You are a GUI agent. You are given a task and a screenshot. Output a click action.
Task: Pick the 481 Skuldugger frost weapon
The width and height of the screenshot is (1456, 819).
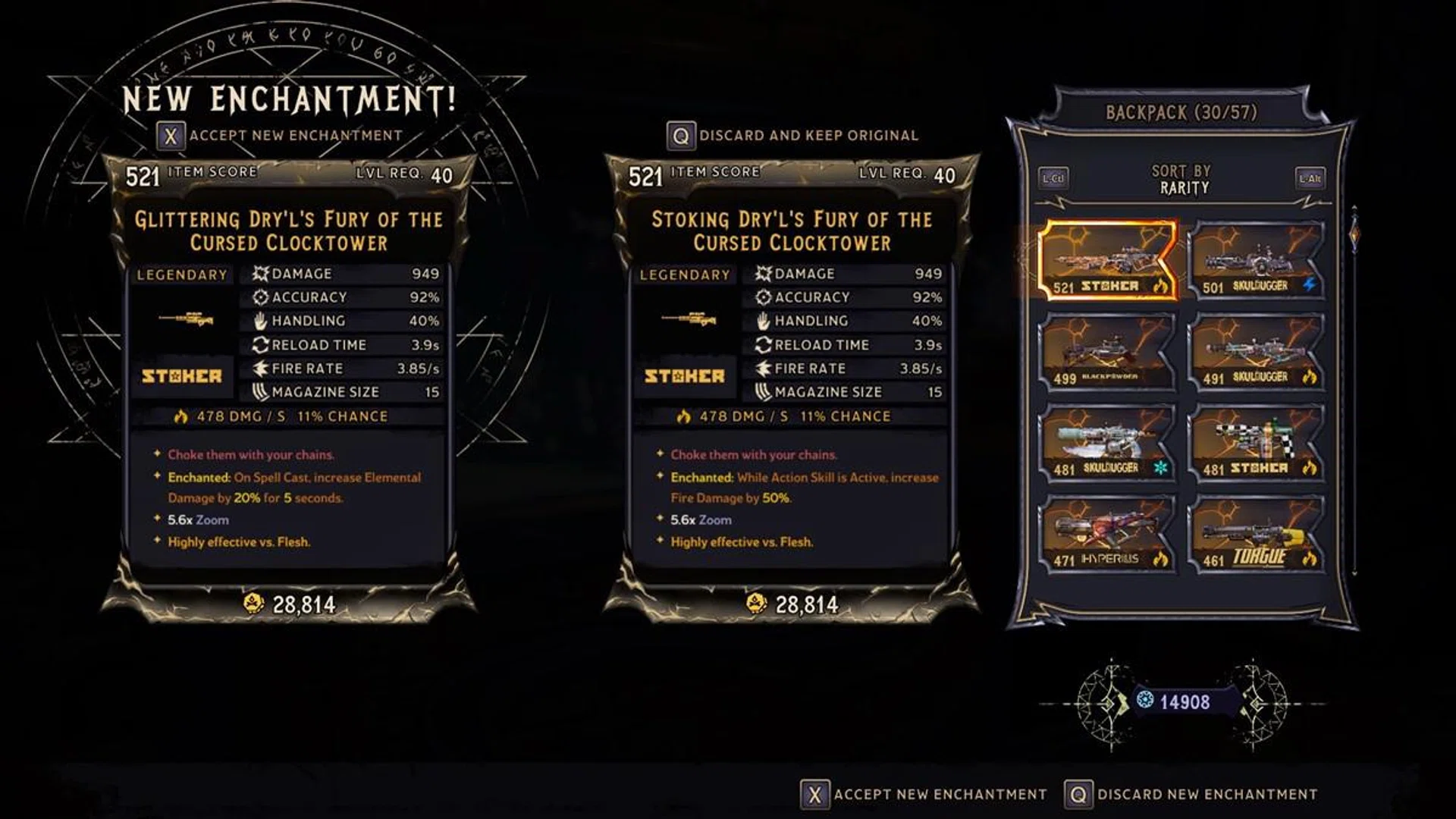pyautogui.click(x=1108, y=442)
